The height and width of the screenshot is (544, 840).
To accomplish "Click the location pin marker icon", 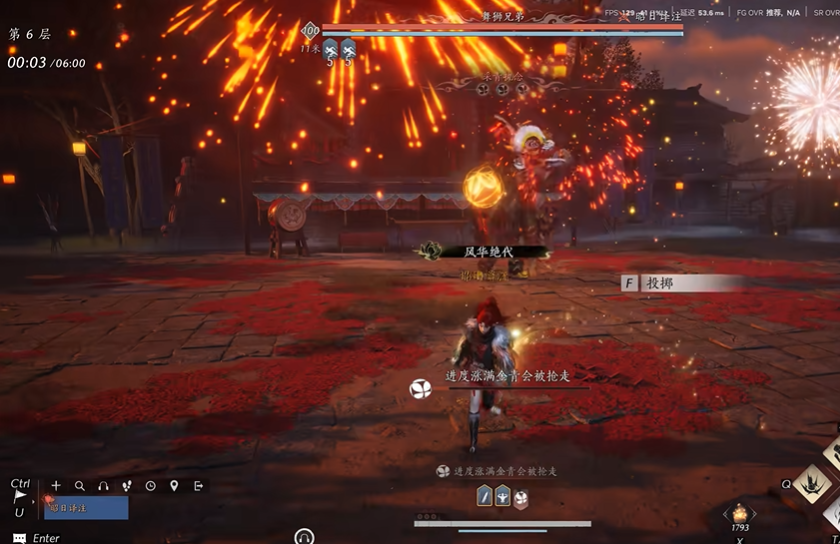I will [x=174, y=486].
